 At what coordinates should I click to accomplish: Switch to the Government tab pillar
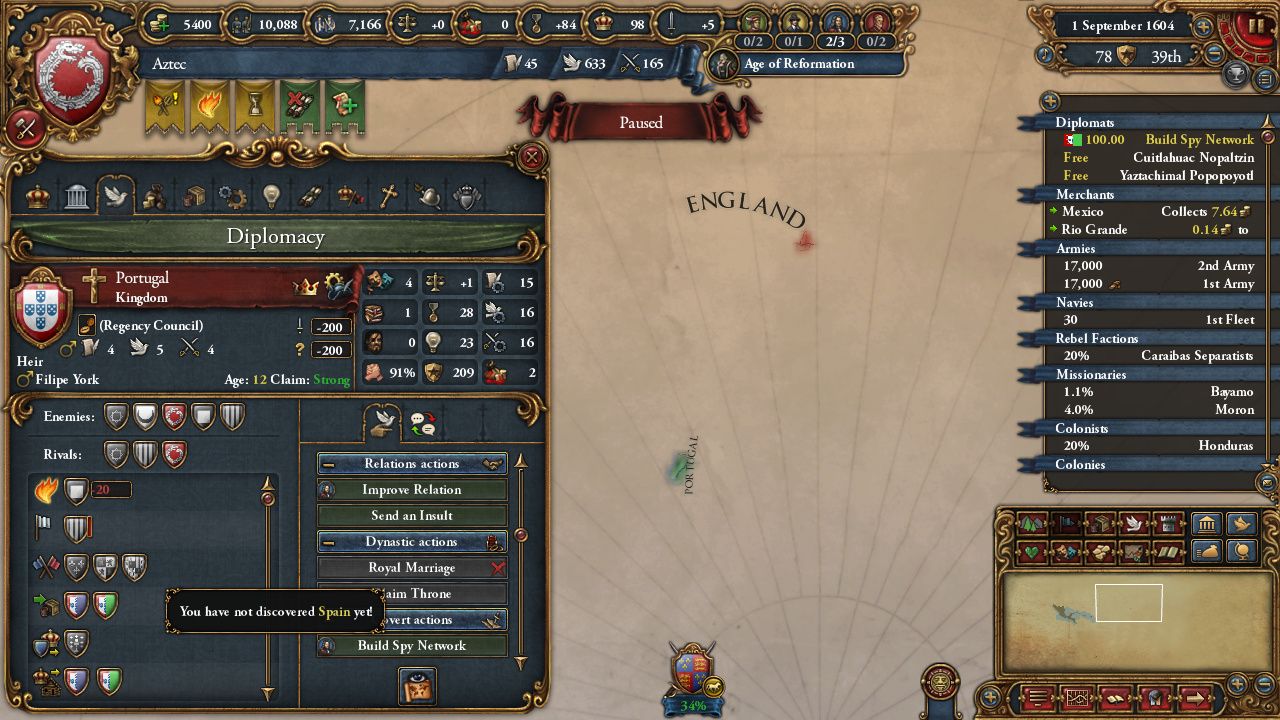pyautogui.click(x=76, y=197)
